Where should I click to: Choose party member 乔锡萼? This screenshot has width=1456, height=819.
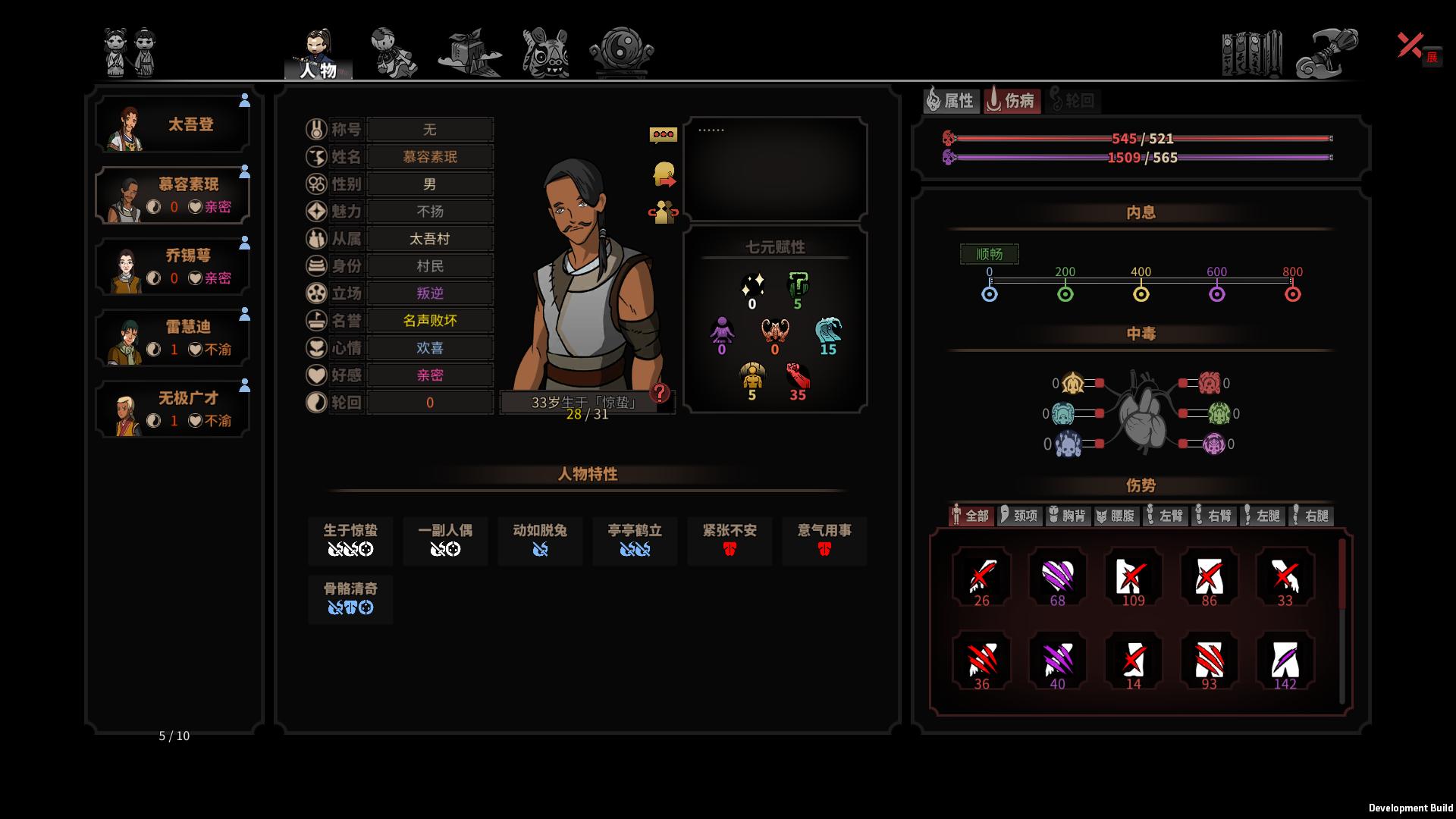(173, 267)
